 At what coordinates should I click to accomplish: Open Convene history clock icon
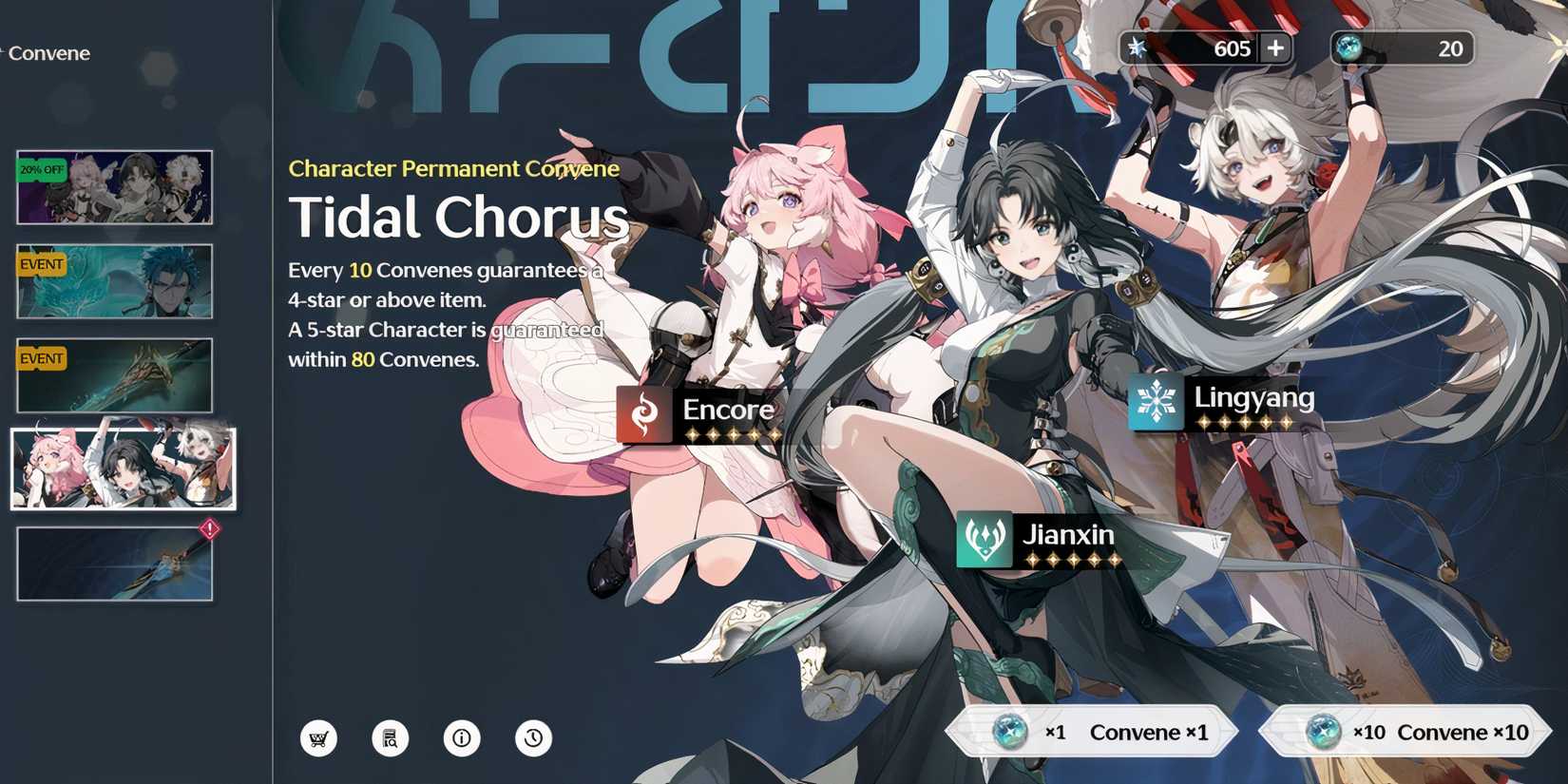pos(534,737)
